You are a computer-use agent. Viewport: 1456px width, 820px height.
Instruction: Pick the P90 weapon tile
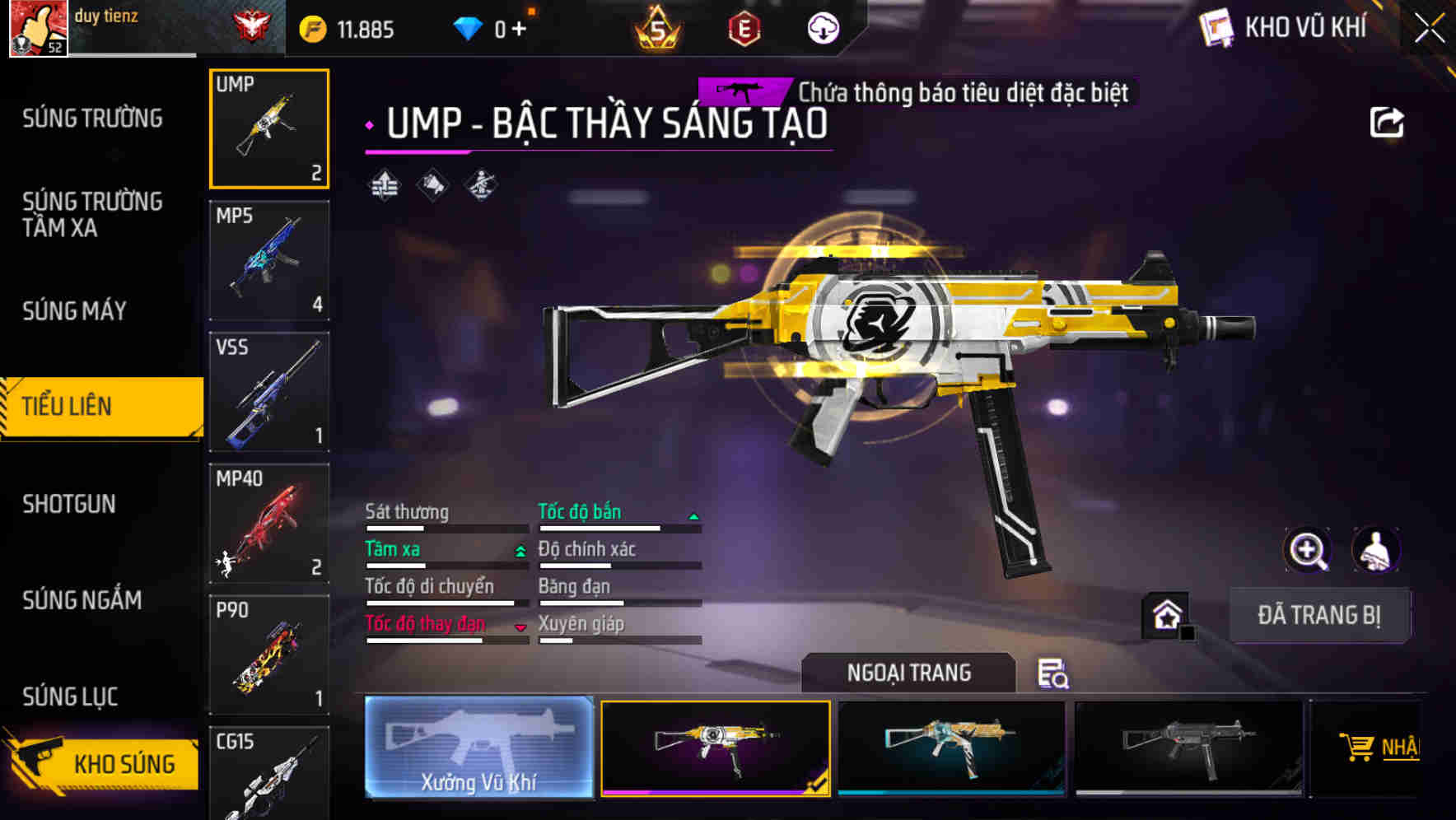click(x=269, y=655)
